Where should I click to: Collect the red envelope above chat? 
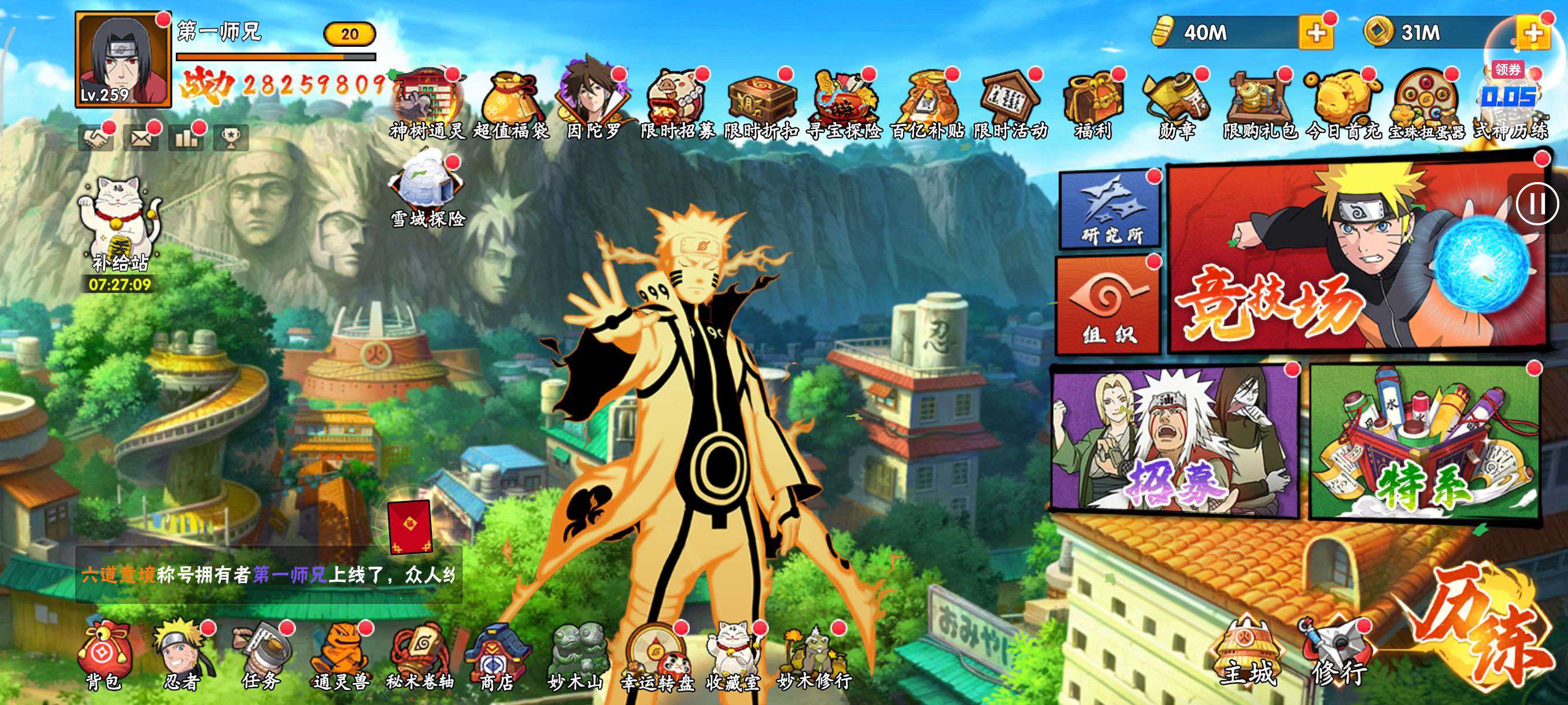[410, 527]
